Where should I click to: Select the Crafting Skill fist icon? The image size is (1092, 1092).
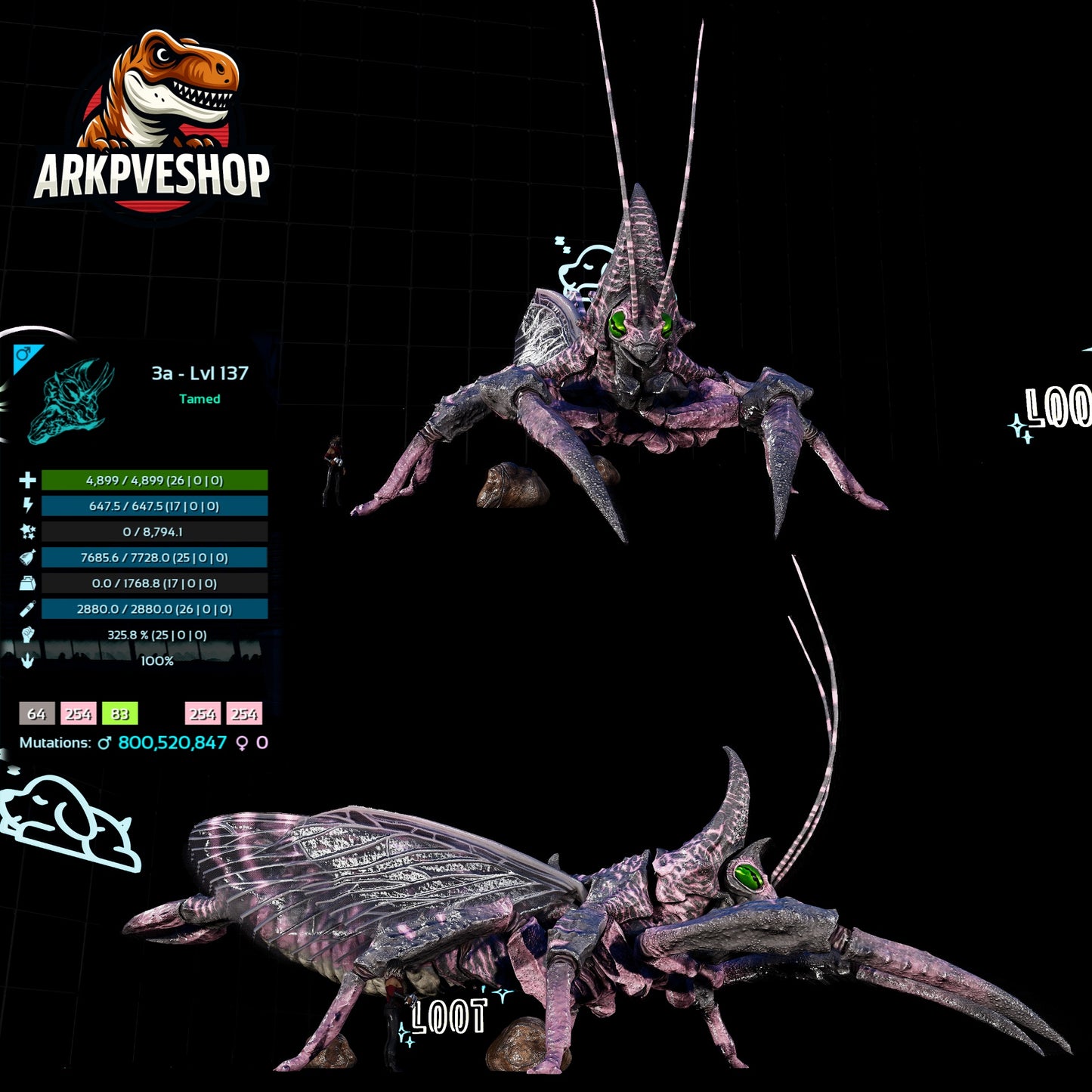pyautogui.click(x=26, y=633)
